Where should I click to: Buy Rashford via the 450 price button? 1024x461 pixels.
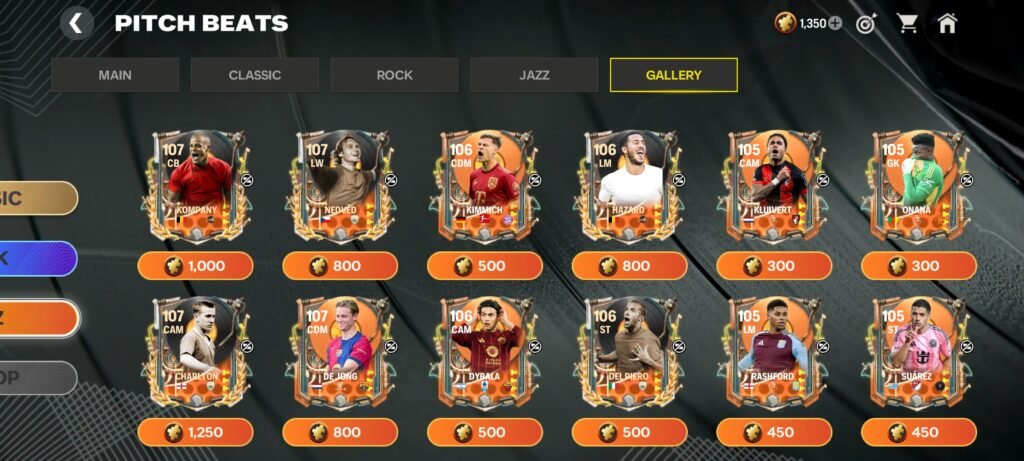(x=774, y=432)
